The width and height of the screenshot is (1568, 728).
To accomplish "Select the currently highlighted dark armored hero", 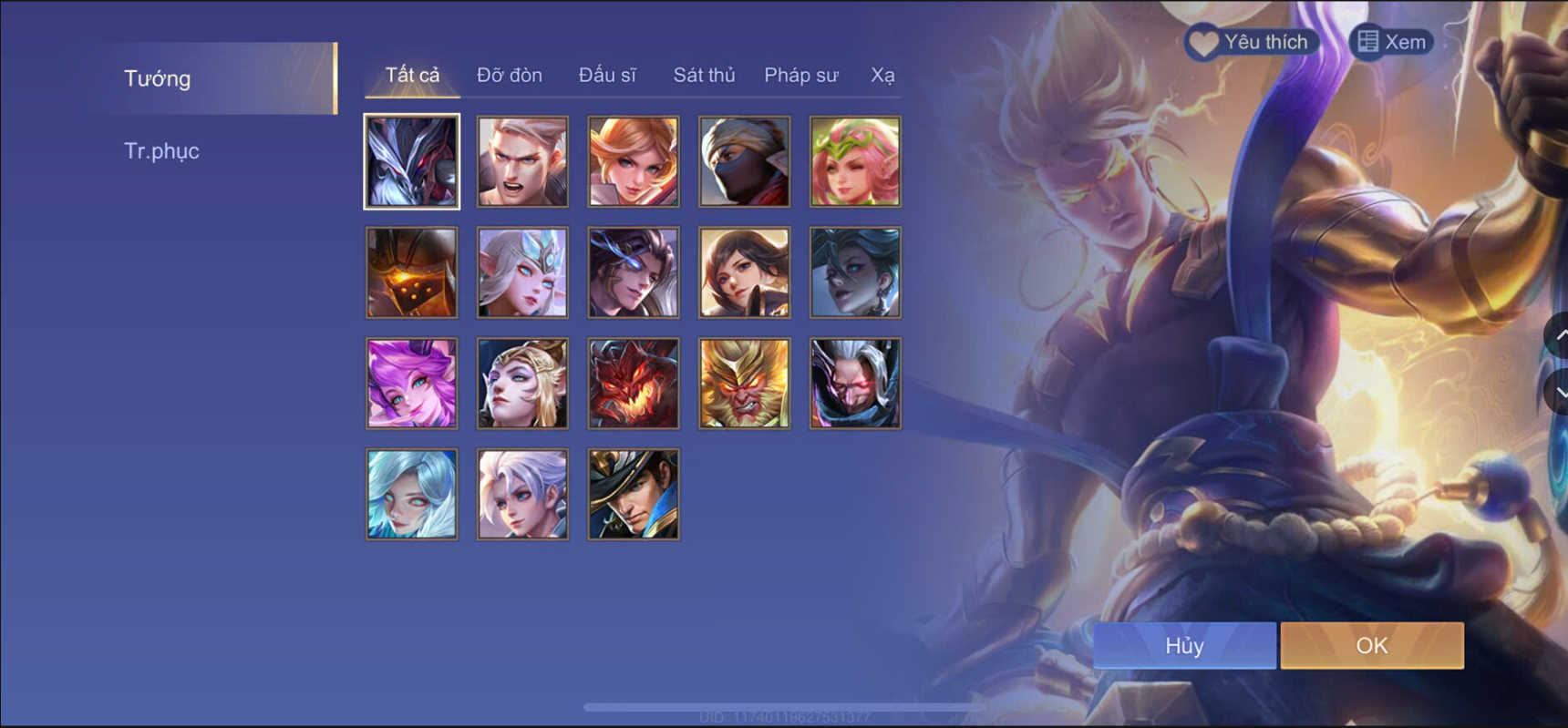I will click(x=411, y=161).
